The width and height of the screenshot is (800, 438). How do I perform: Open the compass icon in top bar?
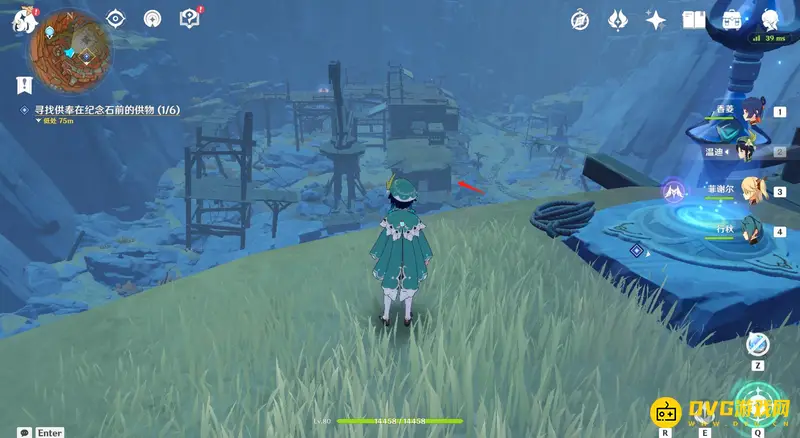[x=579, y=20]
